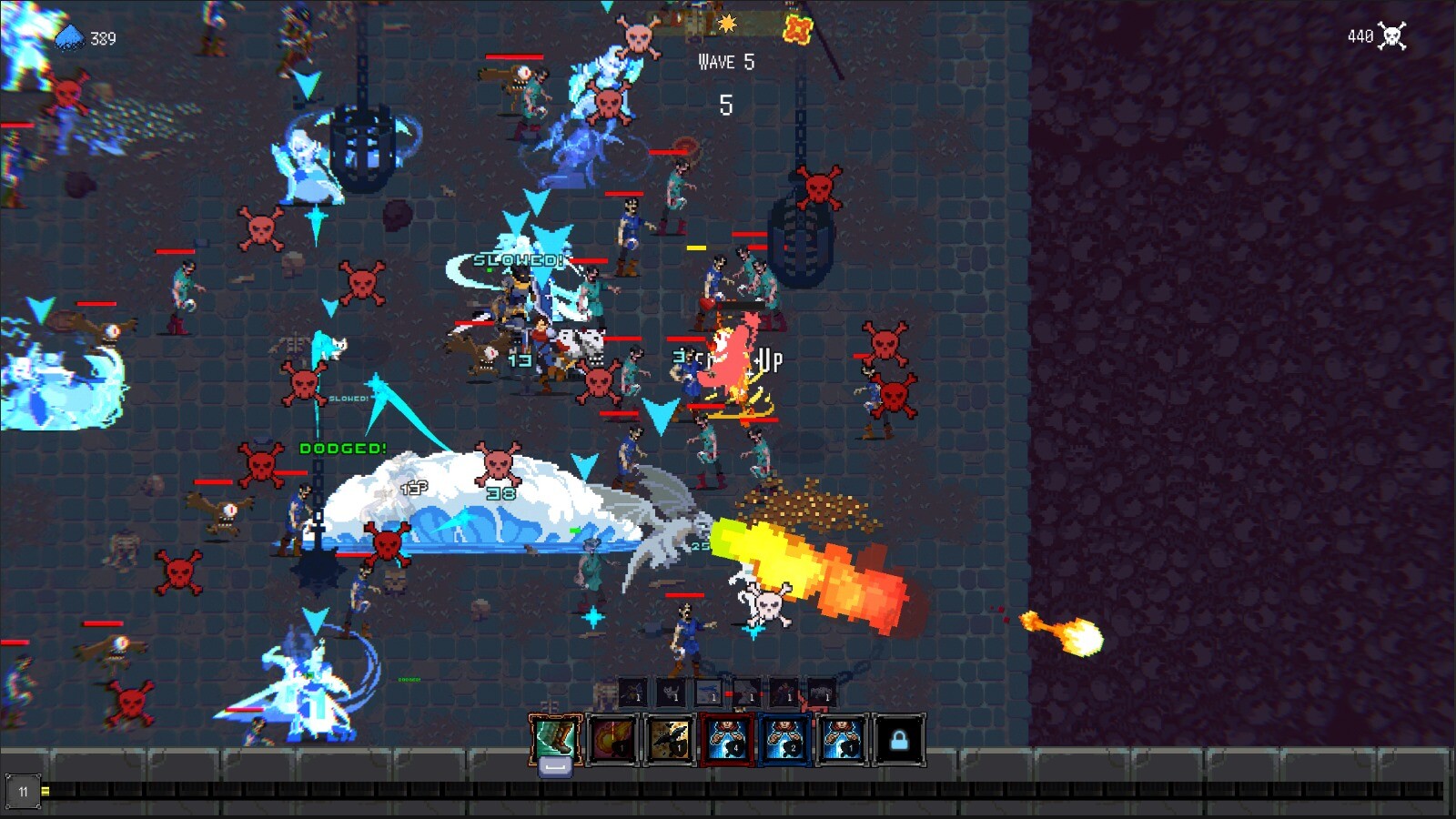Click the glowing sun pickup at the top
Screen dimensions: 1456x819
(x=729, y=25)
